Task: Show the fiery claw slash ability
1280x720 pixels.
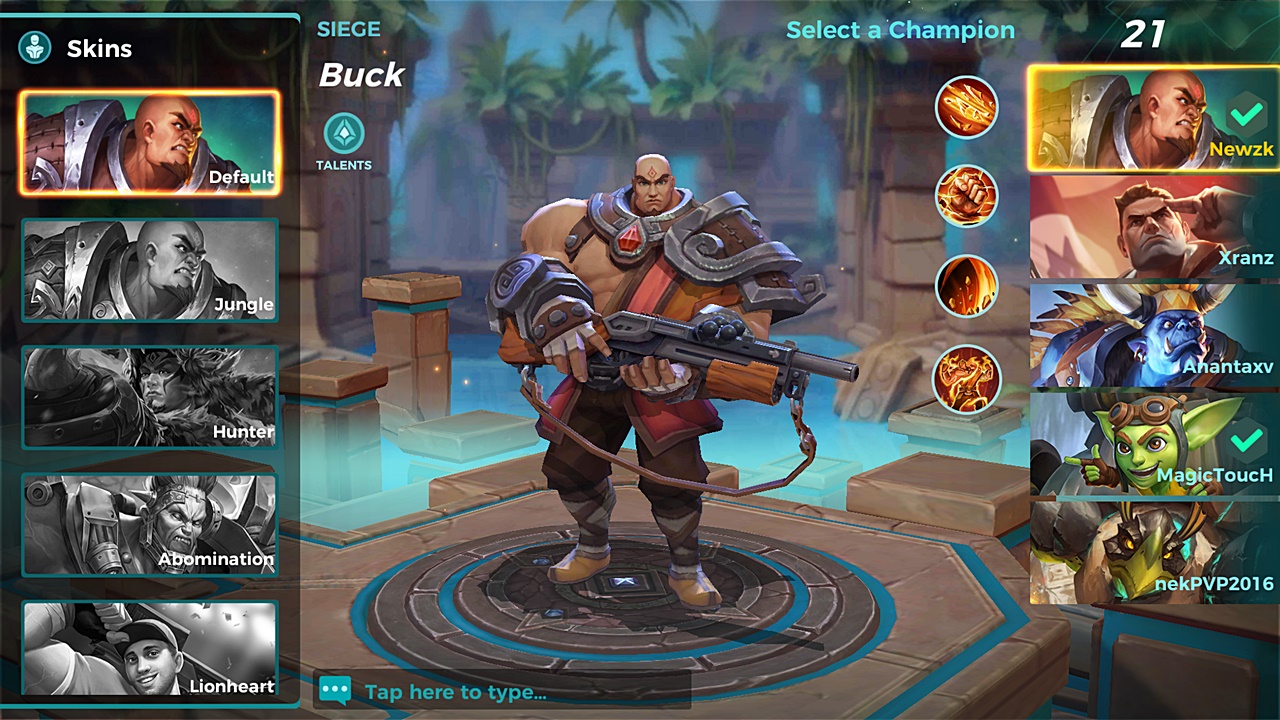Action: [x=967, y=108]
